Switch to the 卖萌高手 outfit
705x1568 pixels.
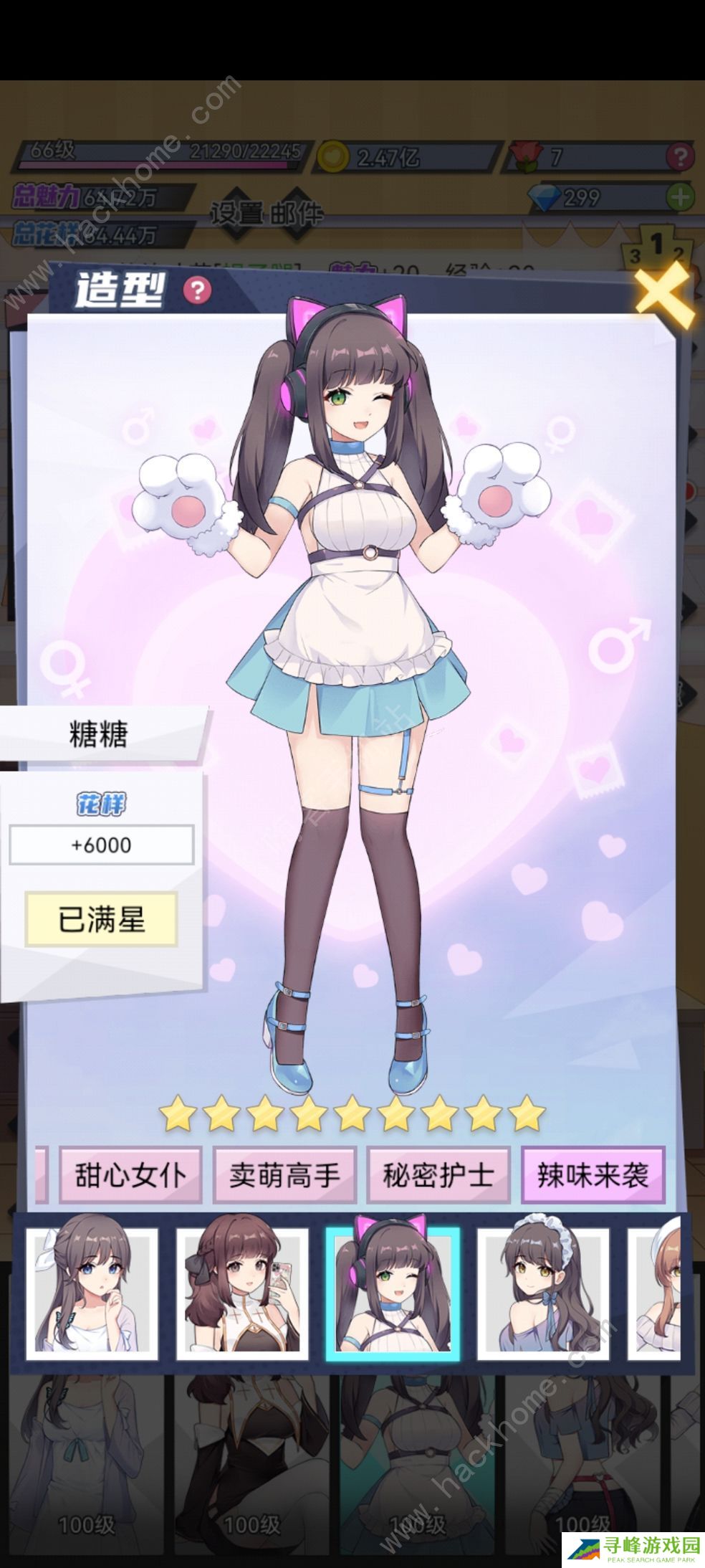point(284,1175)
